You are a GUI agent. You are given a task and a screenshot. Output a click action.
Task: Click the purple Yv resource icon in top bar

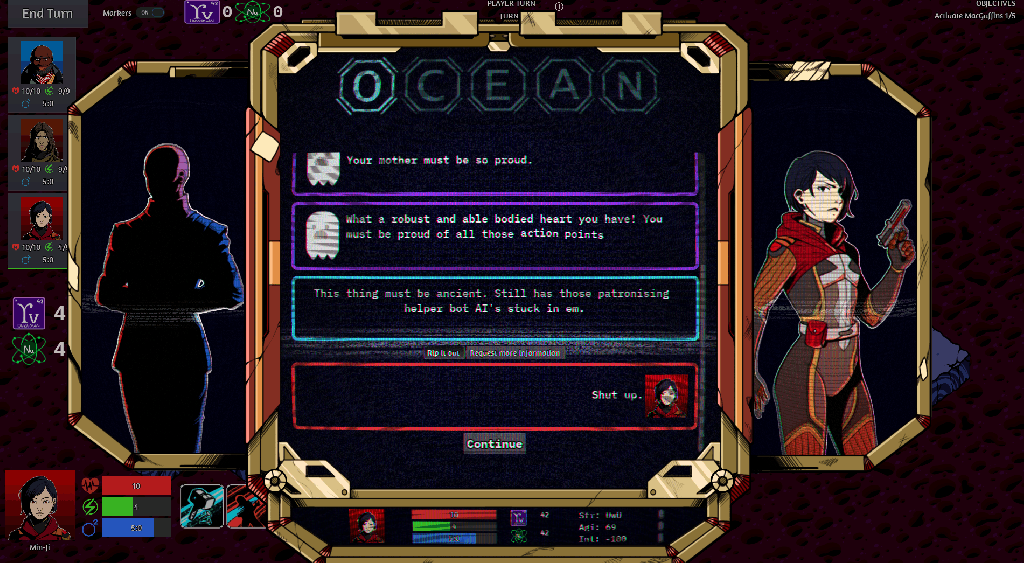201,12
